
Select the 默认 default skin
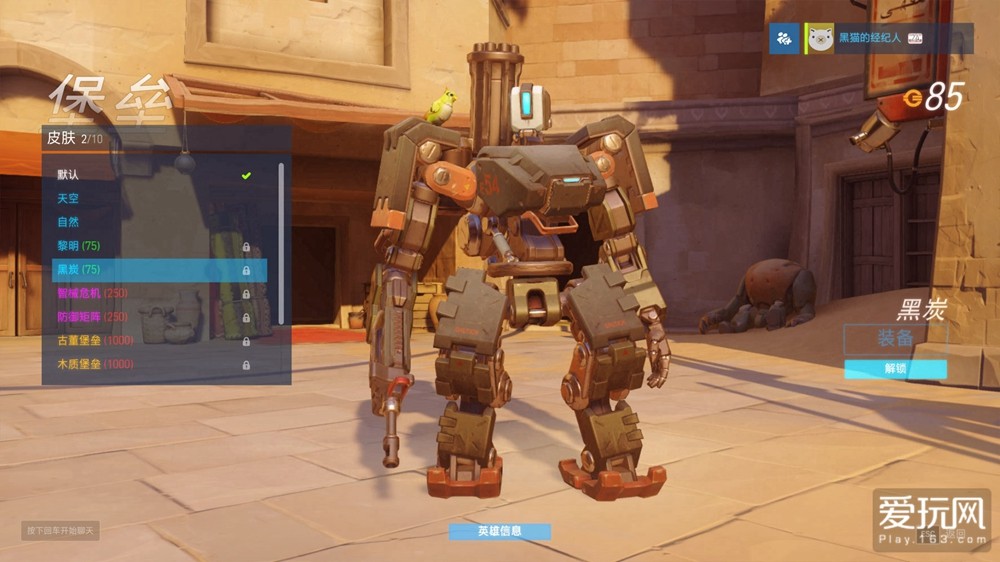point(150,175)
